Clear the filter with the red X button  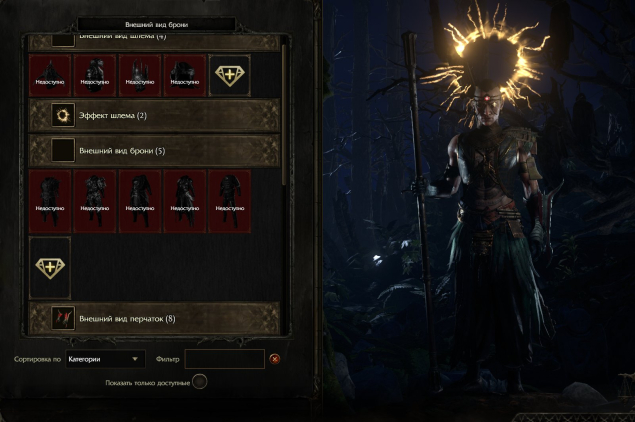tap(275, 358)
